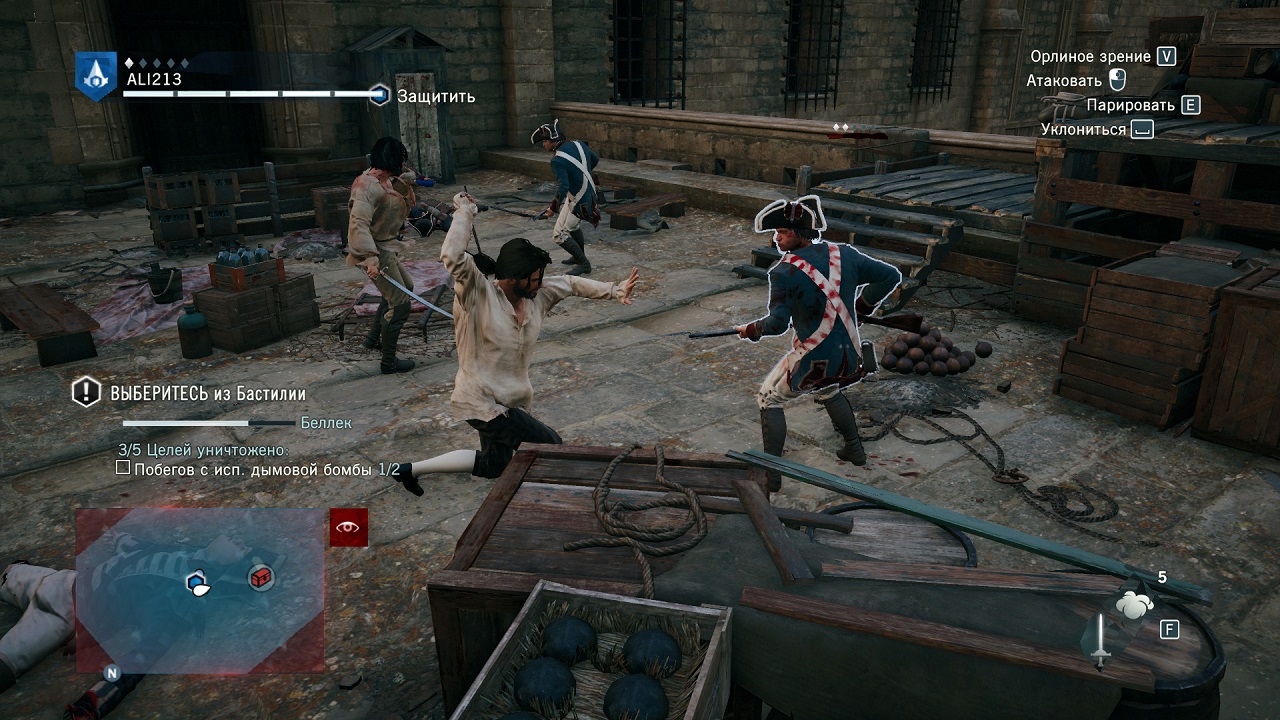The width and height of the screenshot is (1280, 720).
Task: Select the smoke bomb item icon
Action: (1135, 604)
